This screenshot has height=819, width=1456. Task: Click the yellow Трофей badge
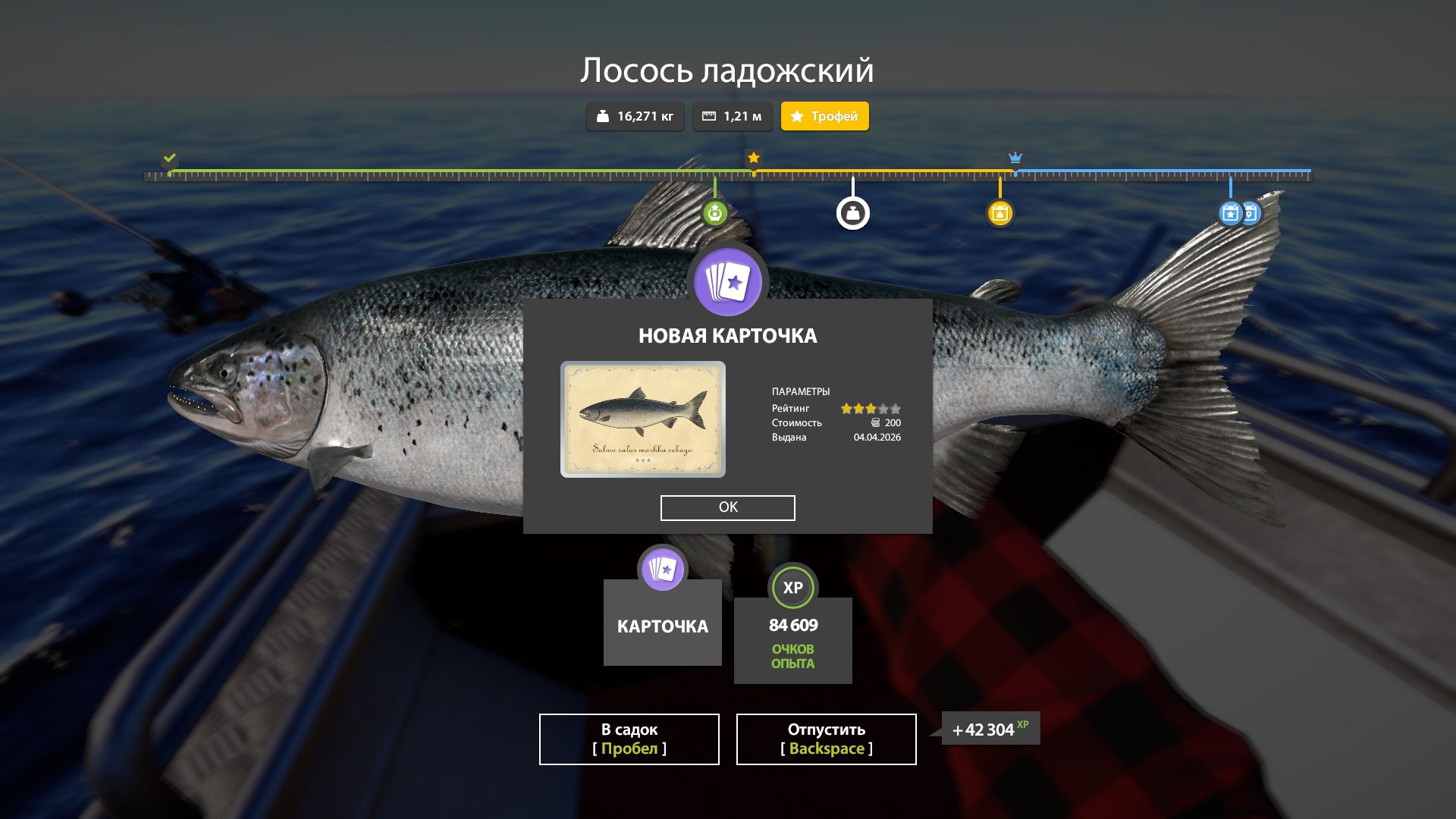pyautogui.click(x=824, y=116)
